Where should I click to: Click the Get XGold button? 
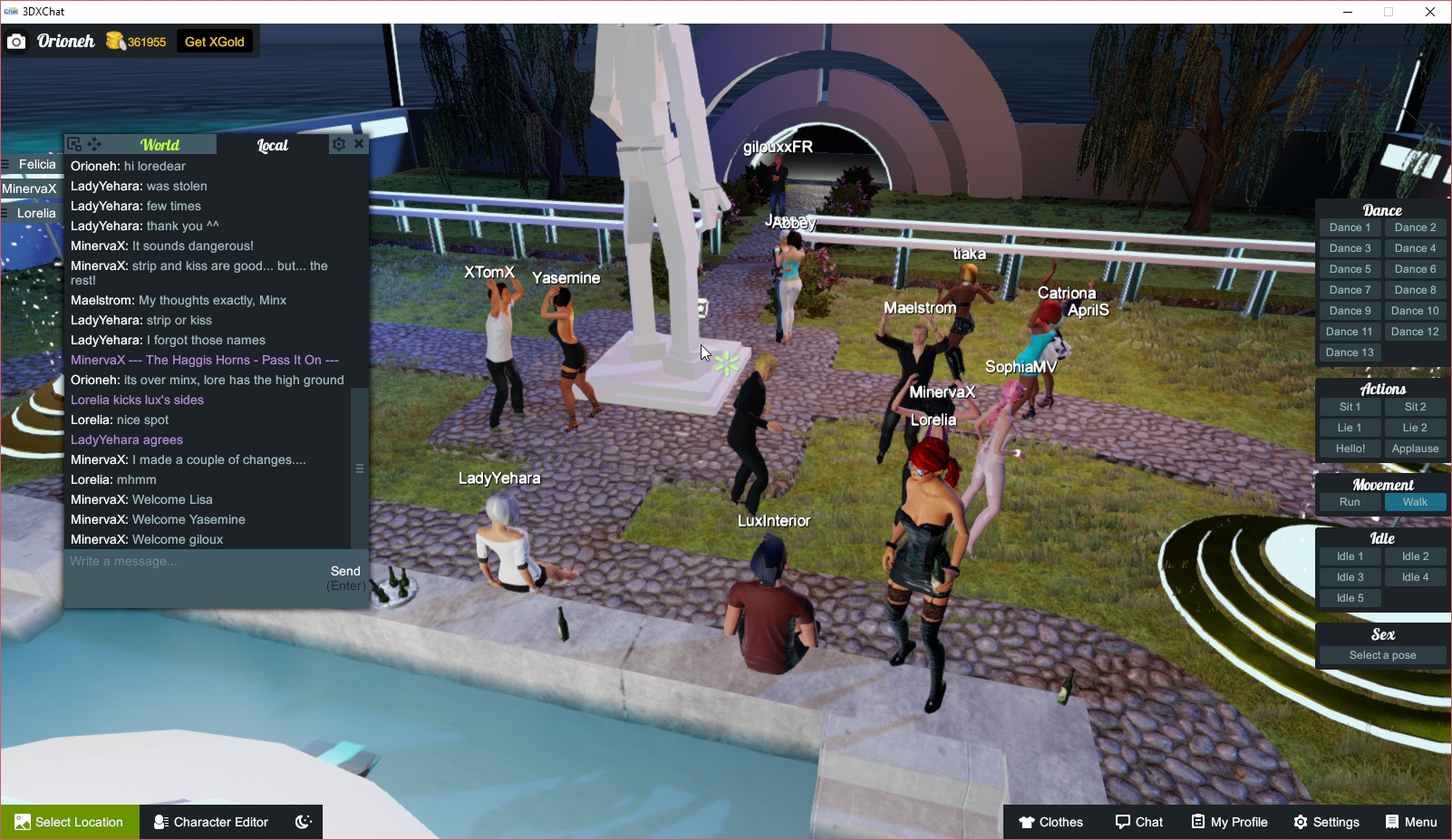(x=215, y=41)
